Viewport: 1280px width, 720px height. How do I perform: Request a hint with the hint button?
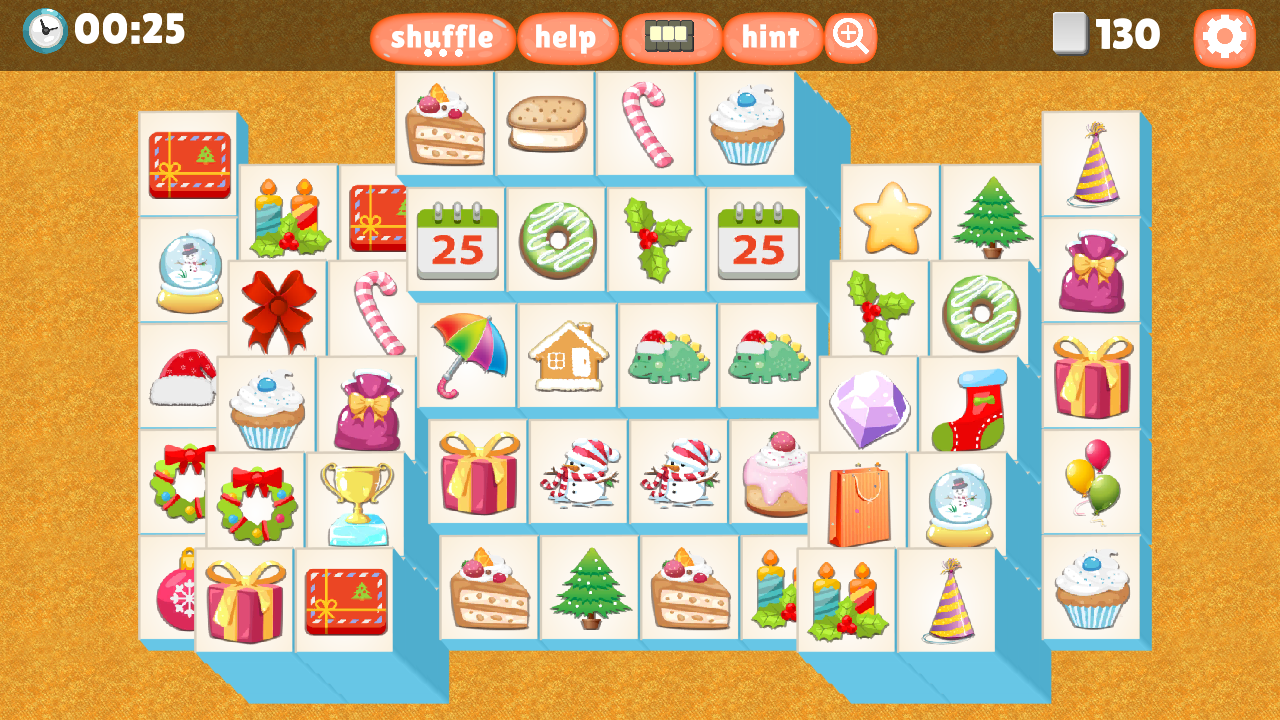point(770,38)
